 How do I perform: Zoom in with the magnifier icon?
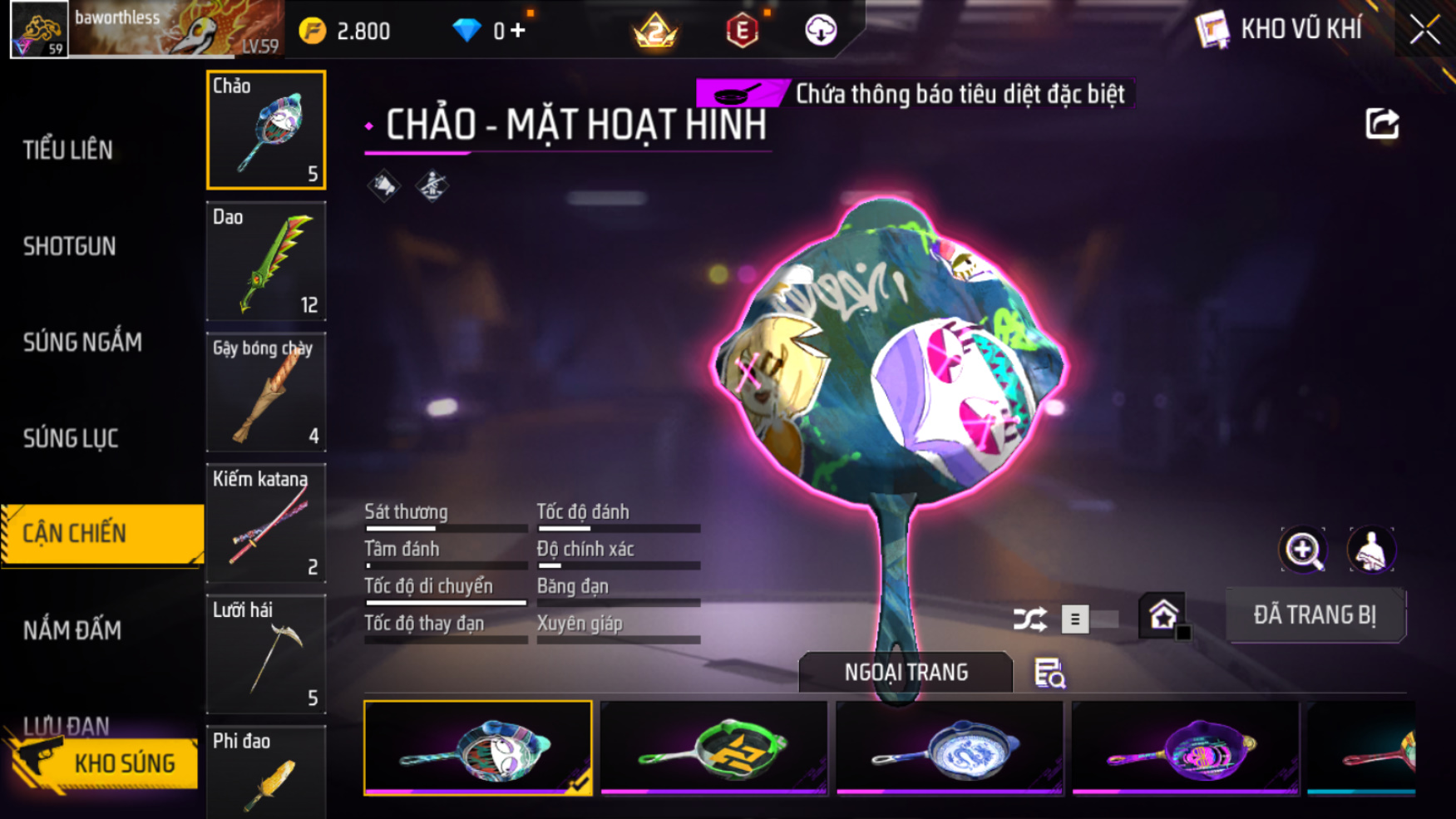coord(1303,550)
